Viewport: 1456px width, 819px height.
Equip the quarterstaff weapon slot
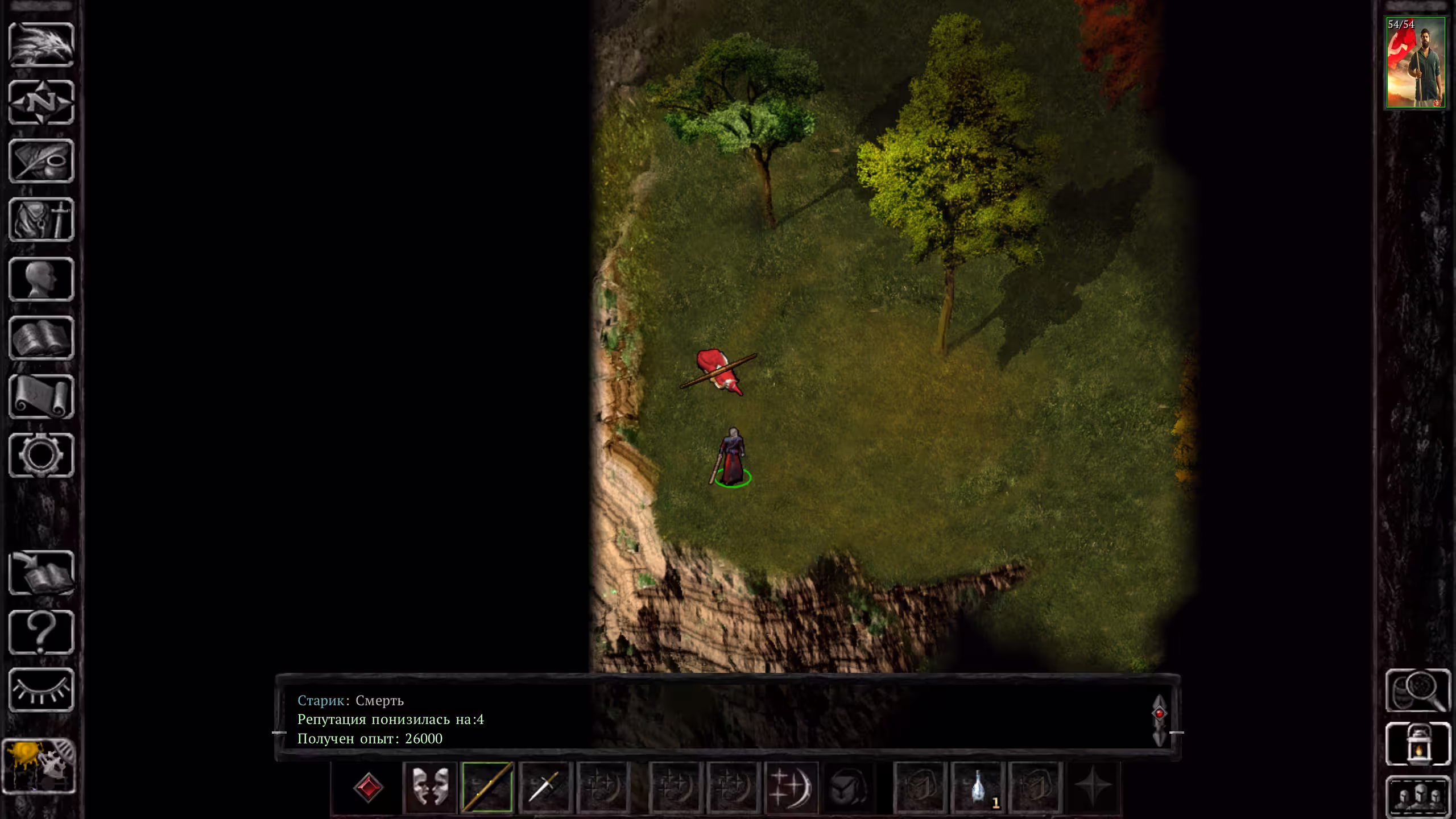(x=487, y=788)
